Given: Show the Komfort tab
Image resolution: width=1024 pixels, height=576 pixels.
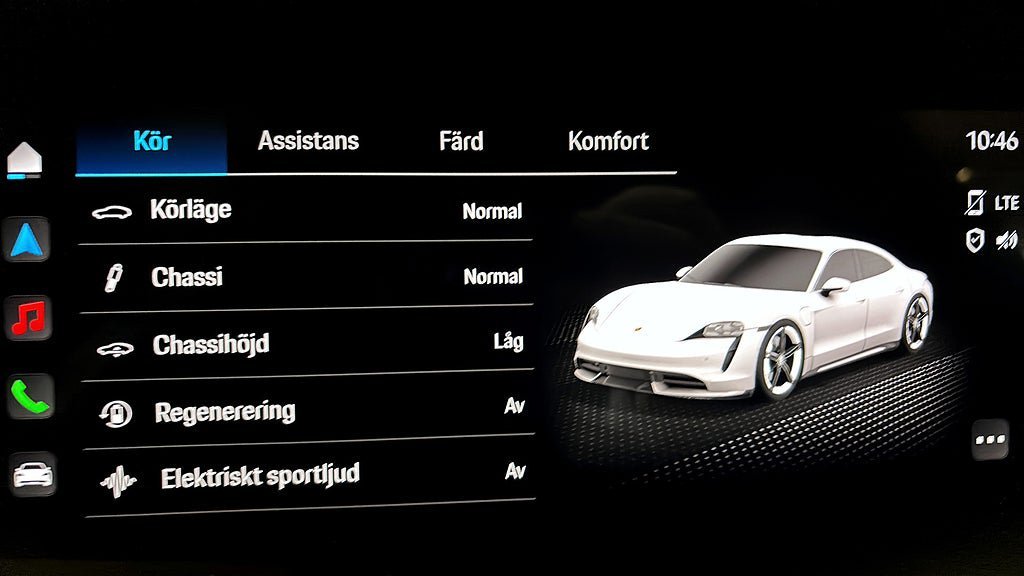Looking at the screenshot, I should (x=608, y=141).
